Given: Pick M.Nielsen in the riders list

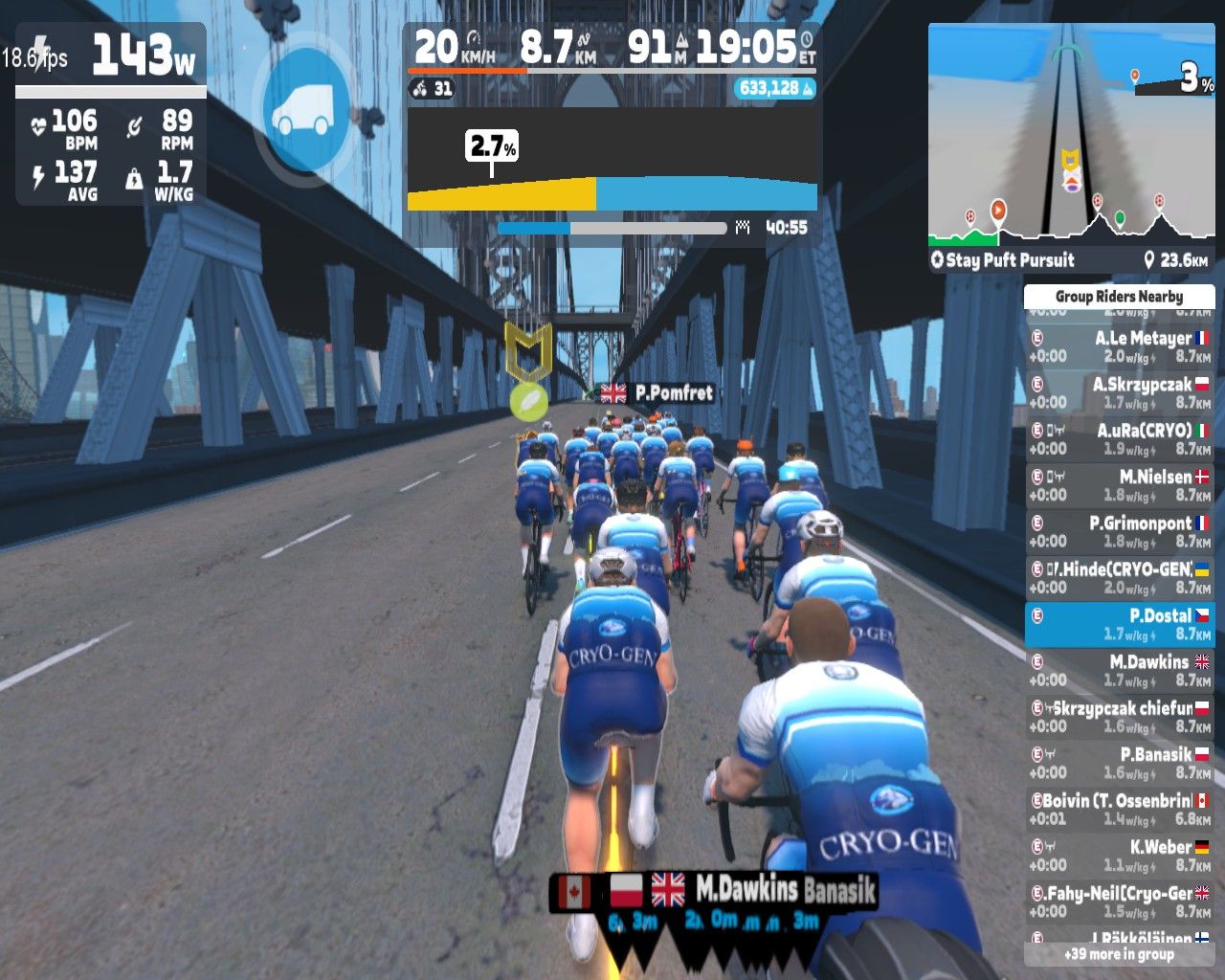Looking at the screenshot, I should [x=1119, y=485].
